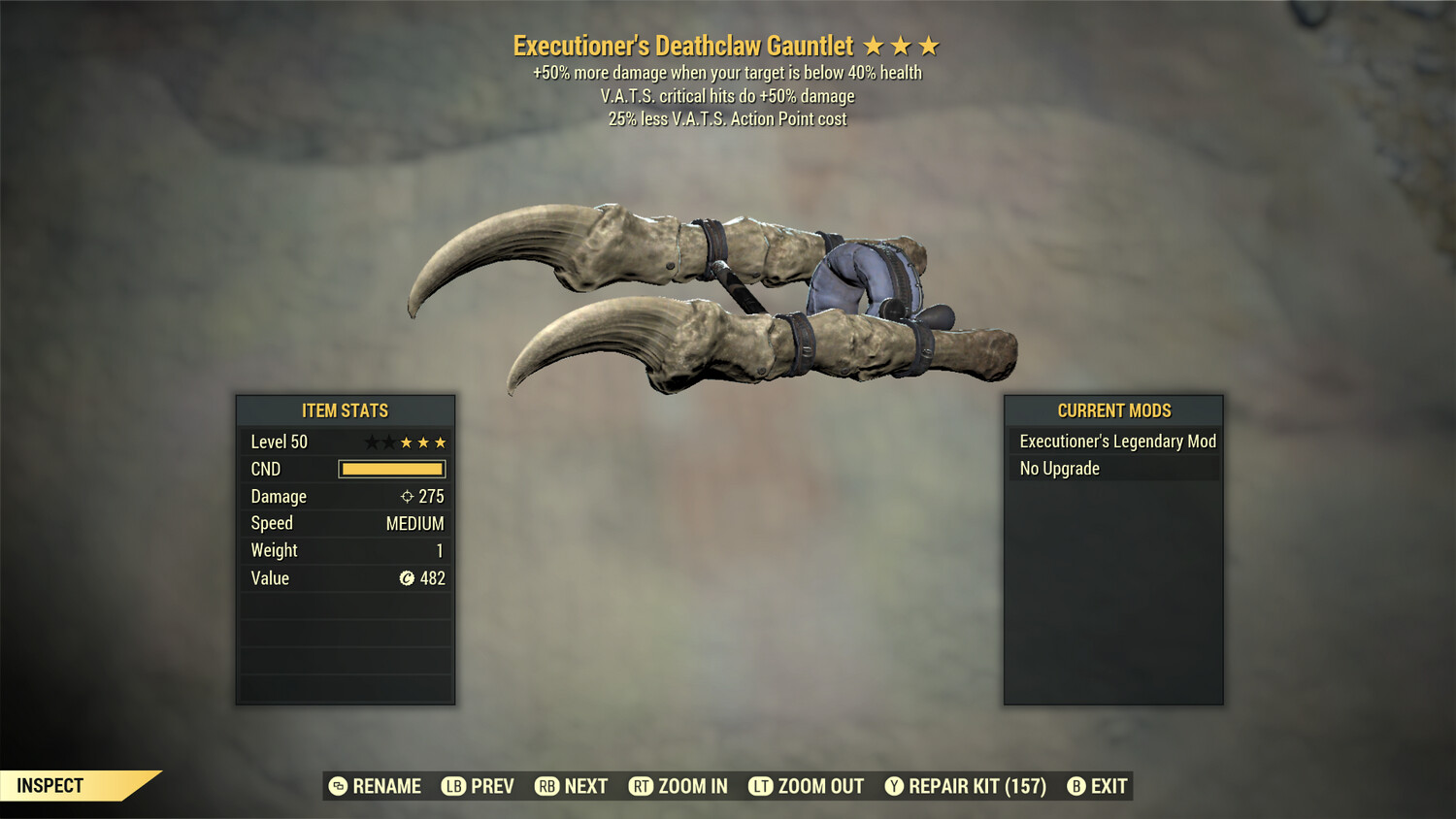Viewport: 1456px width, 819px height.
Task: Expand the Speed MEDIUM stat row
Action: [345, 523]
